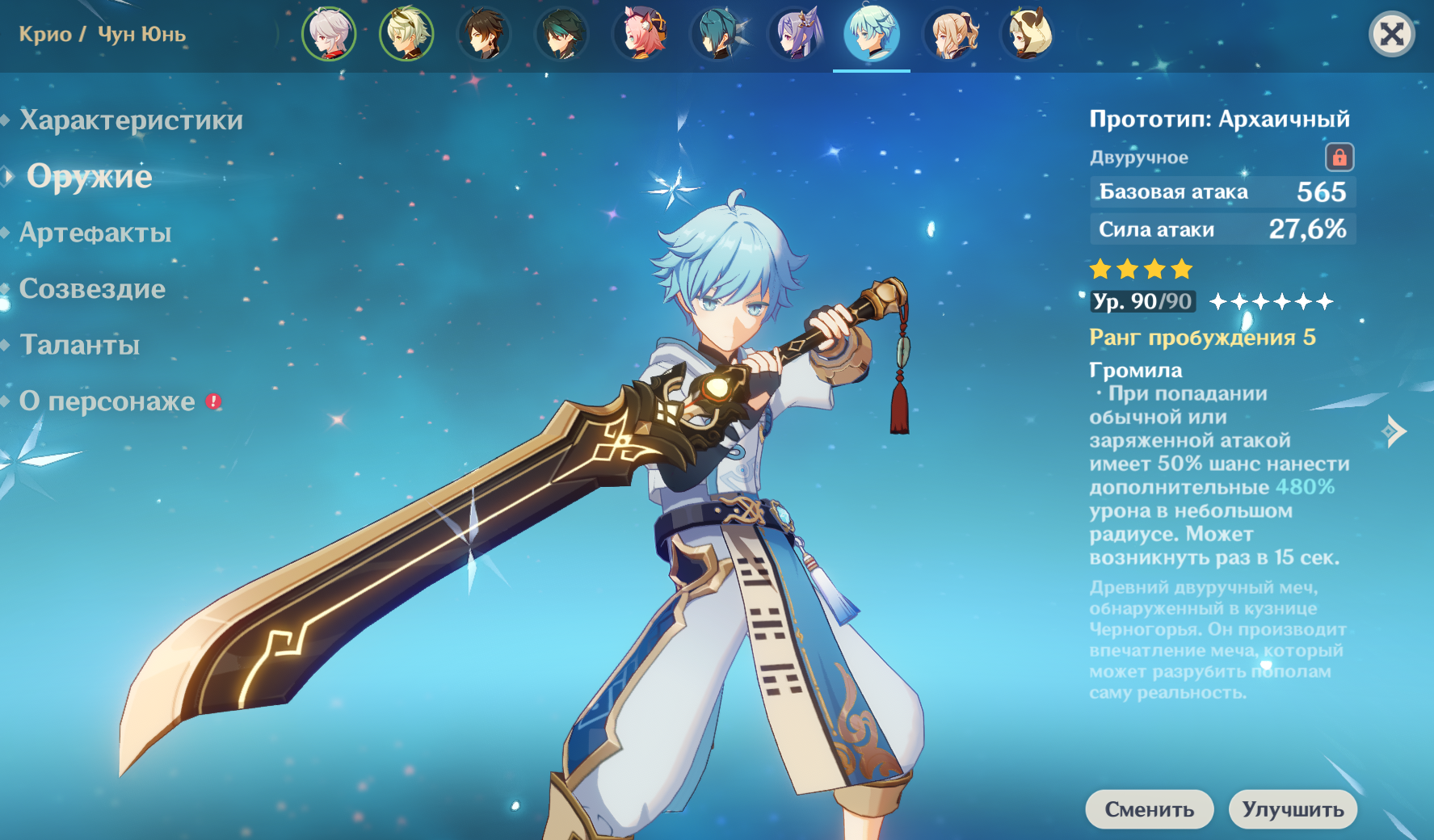Show the Таланты section
The image size is (1434, 840).
[79, 345]
